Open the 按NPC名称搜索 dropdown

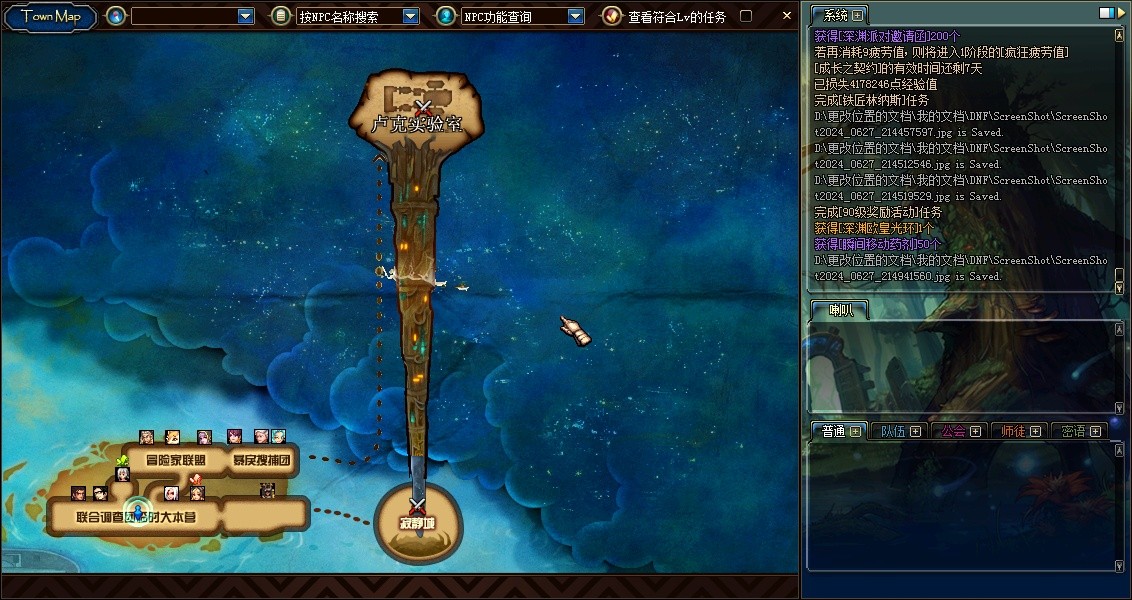point(411,16)
